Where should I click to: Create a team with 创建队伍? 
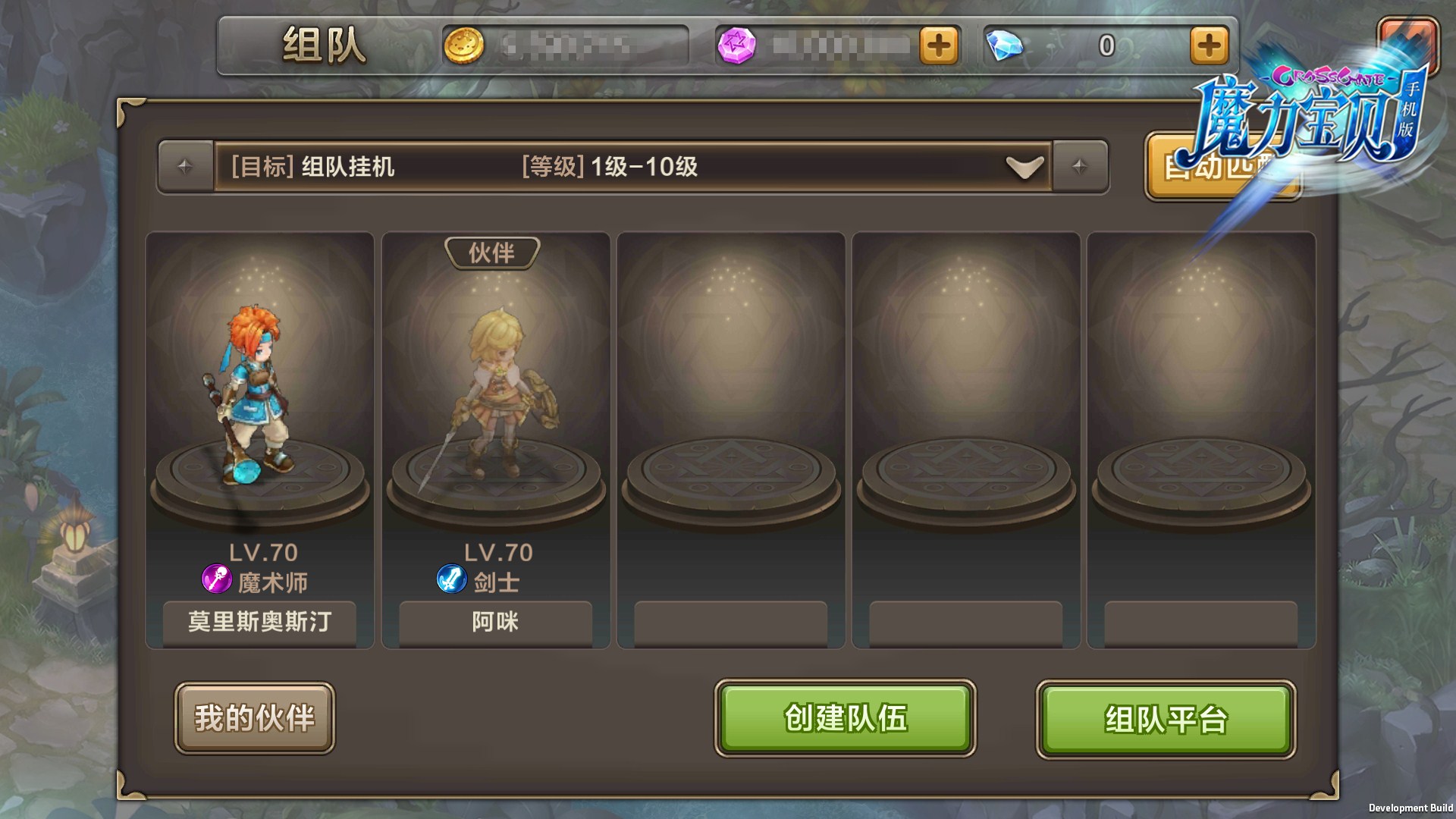click(845, 717)
